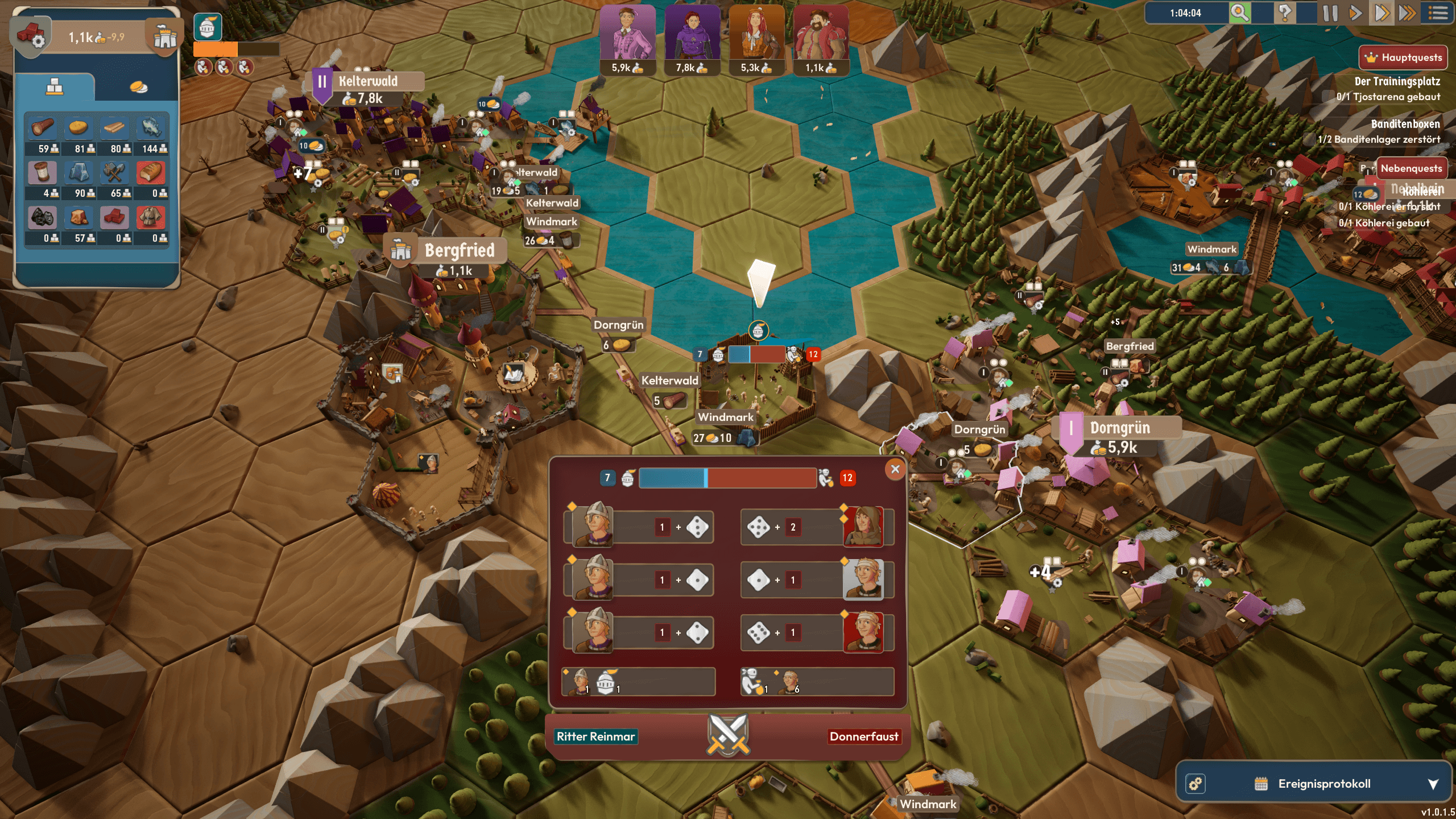Toggle the Nebenquests side quest list
Image resolution: width=1456 pixels, height=819 pixels.
1410,168
